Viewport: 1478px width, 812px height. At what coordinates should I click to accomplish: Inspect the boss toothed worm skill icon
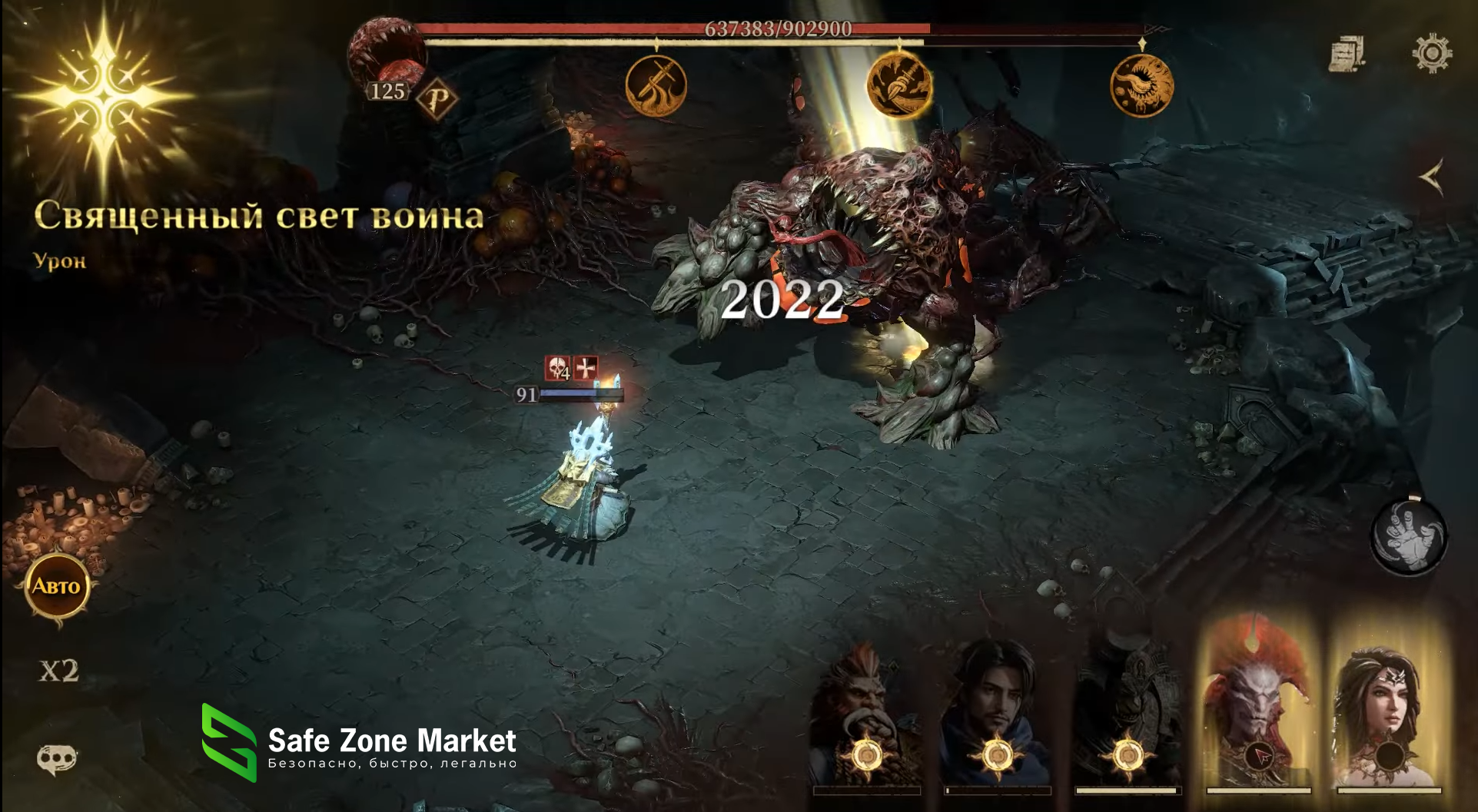1141,85
